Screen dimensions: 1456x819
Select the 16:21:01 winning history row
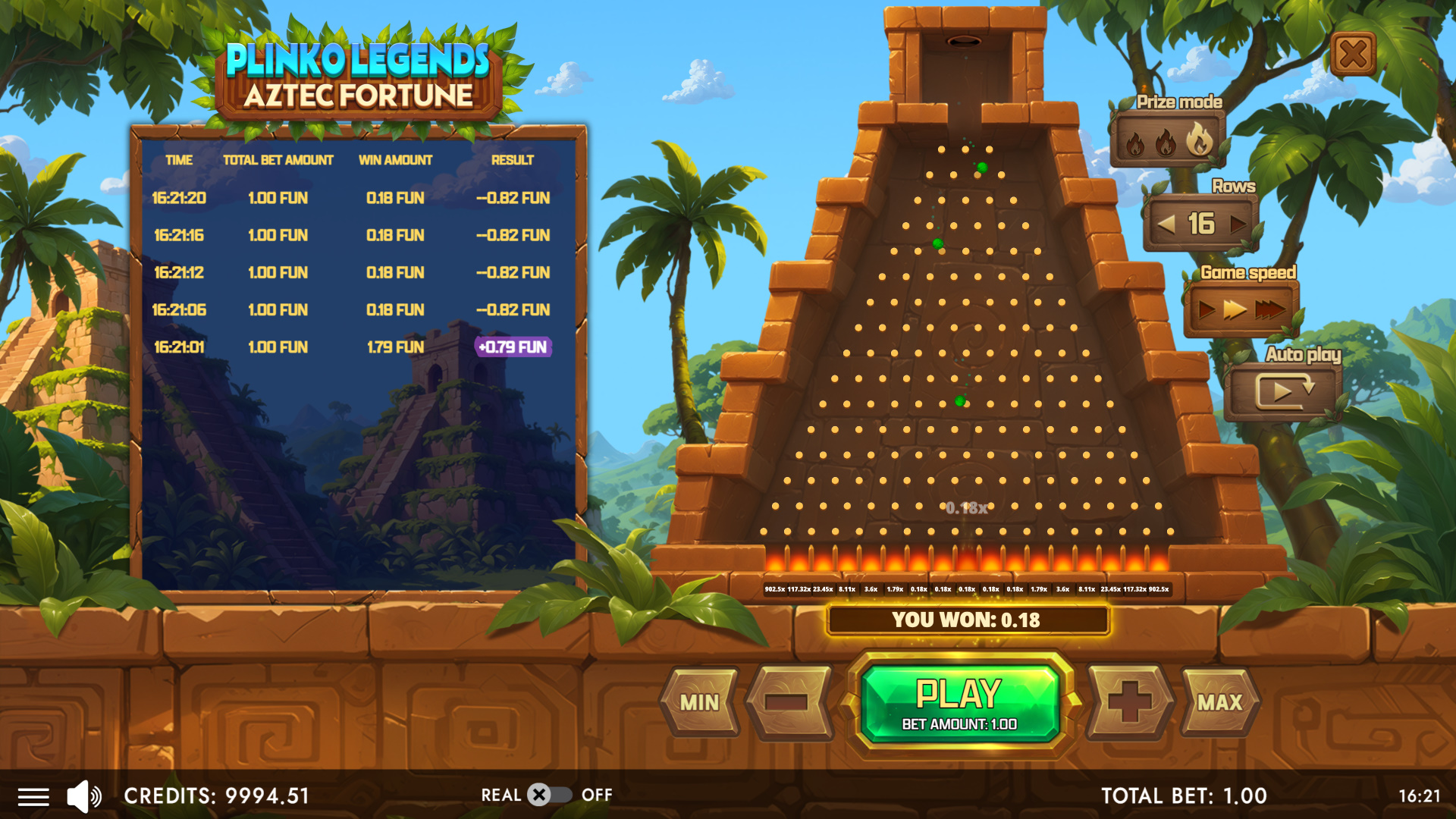click(353, 347)
